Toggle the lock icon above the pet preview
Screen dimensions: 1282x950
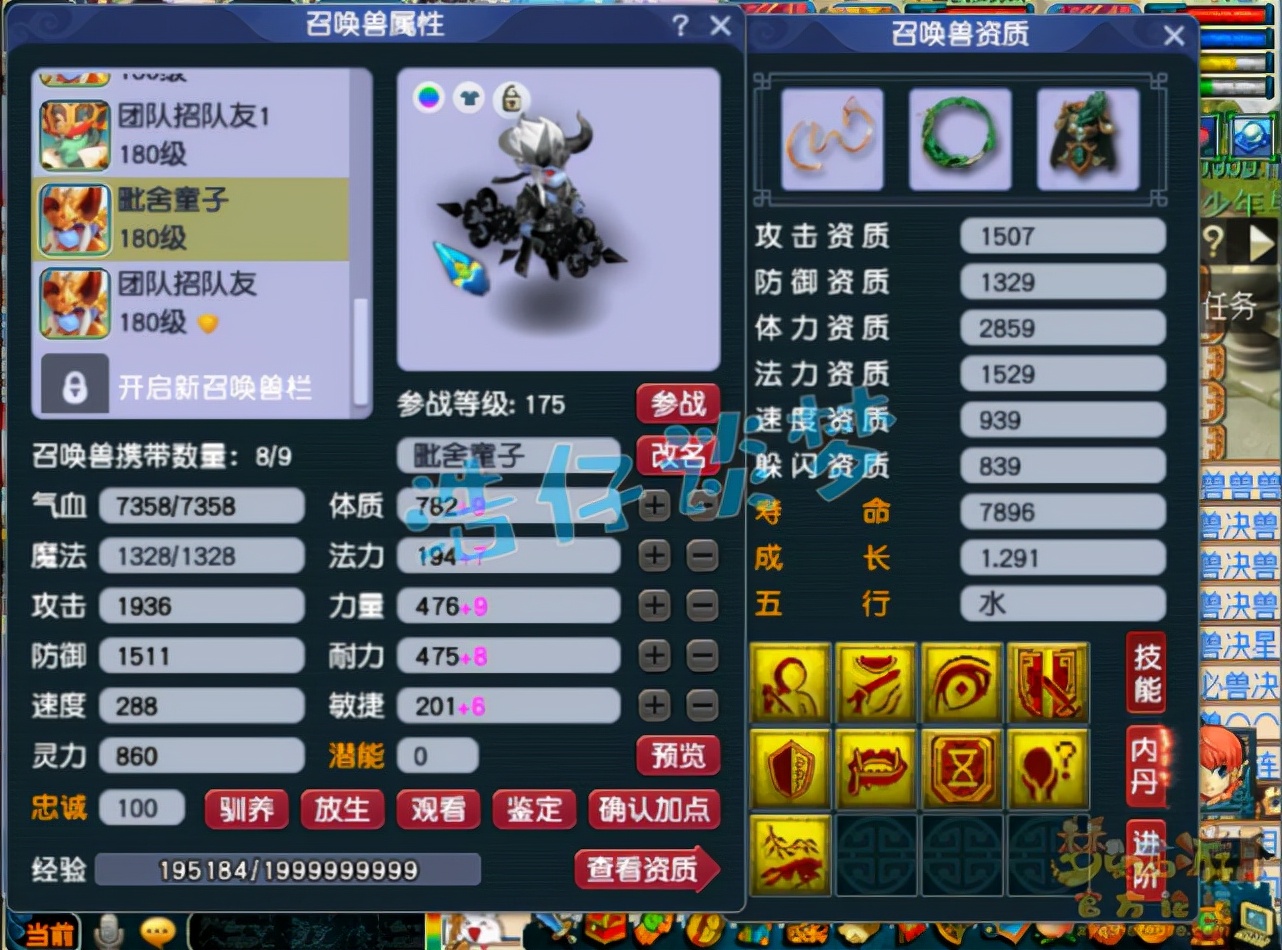pos(511,99)
